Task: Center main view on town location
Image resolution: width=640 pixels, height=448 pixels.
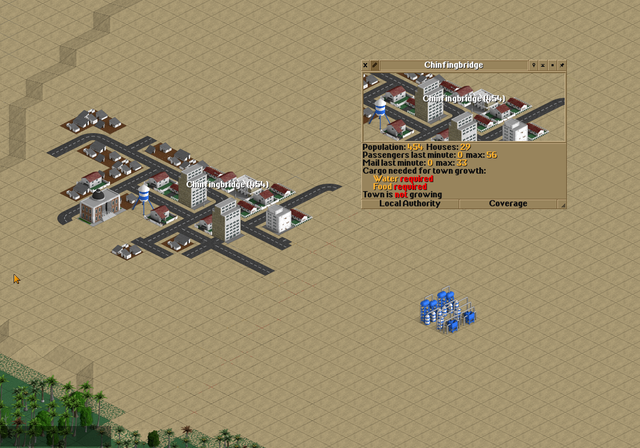Action: click(x=535, y=65)
